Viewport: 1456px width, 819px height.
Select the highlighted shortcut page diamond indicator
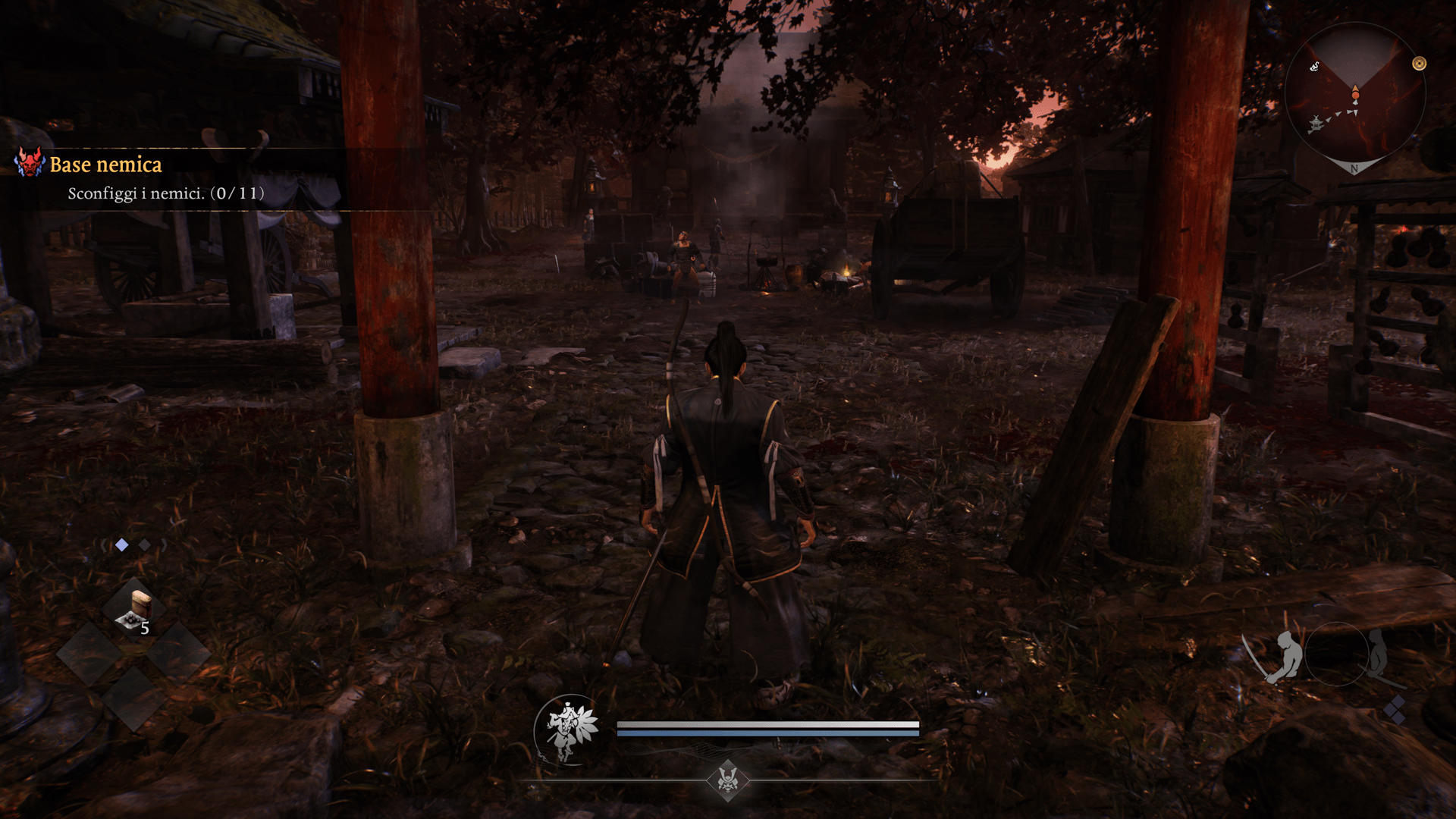click(x=122, y=544)
